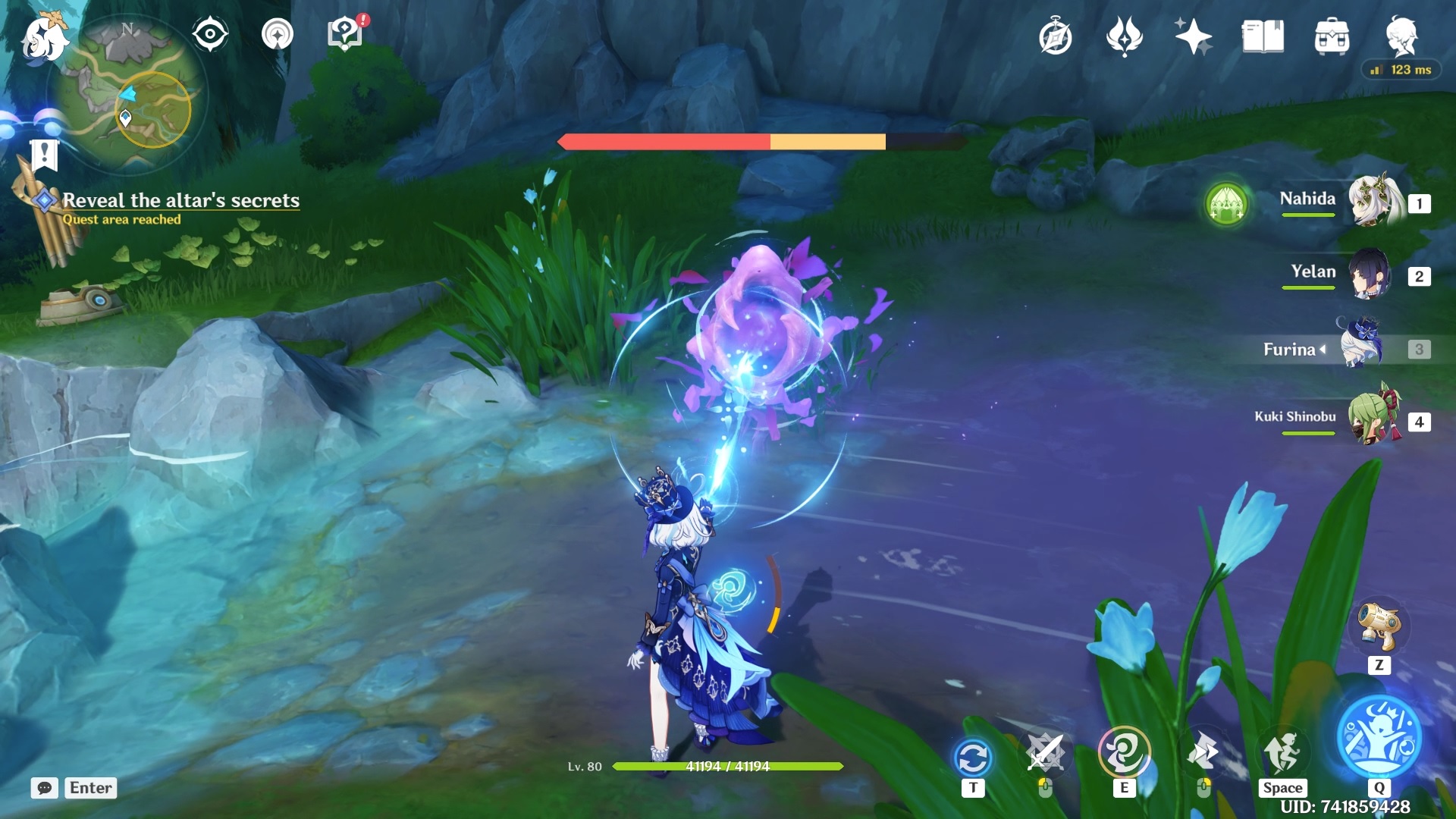The height and width of the screenshot is (819, 1456).
Task: Open the inventory backpack icon
Action: (1332, 37)
